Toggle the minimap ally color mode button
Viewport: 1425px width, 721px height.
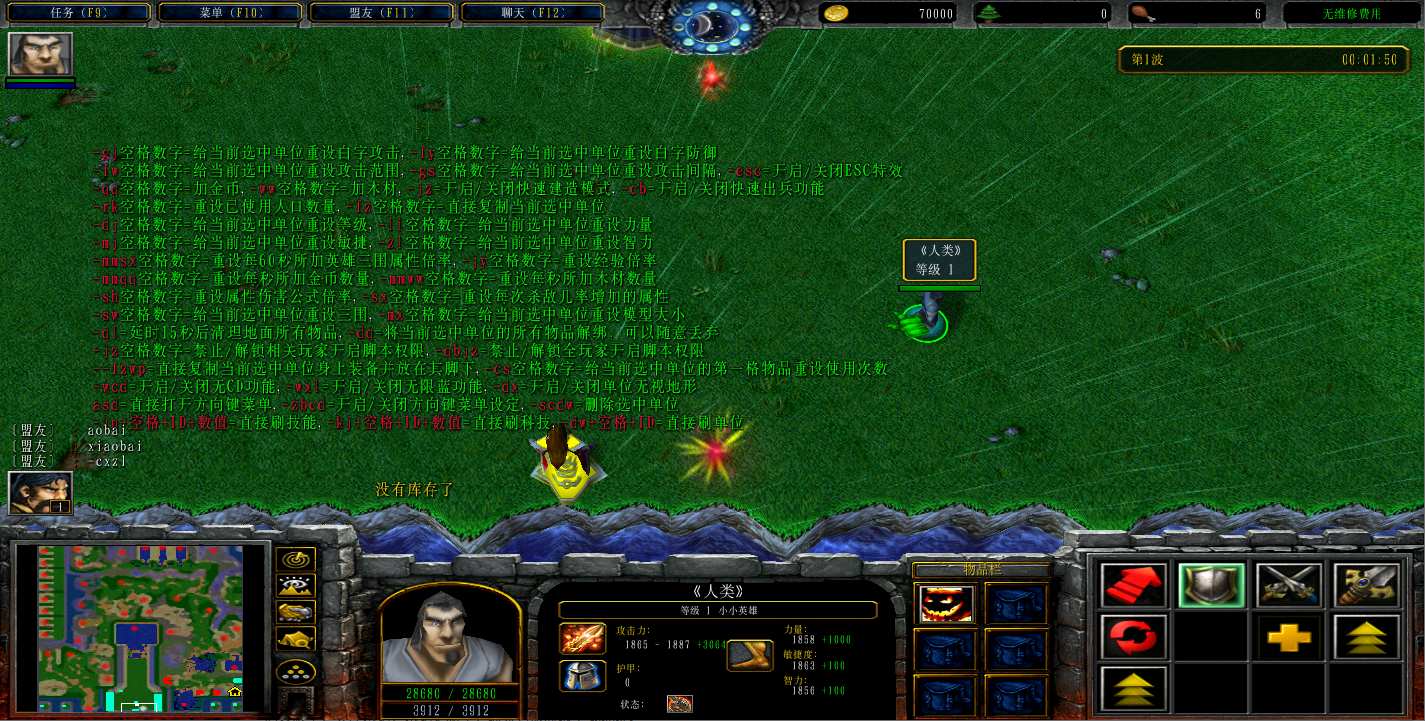pos(298,612)
